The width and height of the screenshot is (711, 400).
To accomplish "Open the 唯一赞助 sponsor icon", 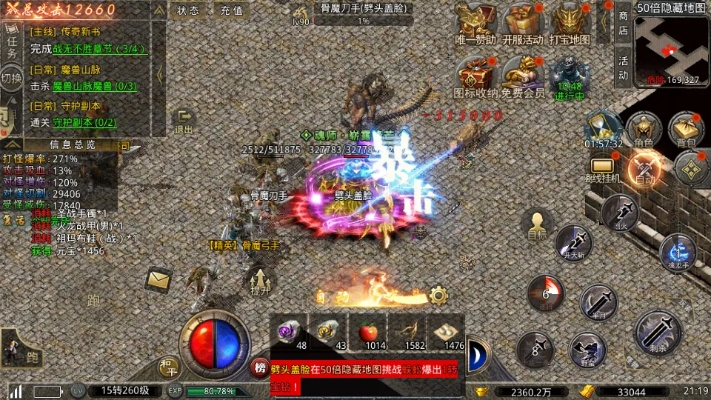I will tap(476, 21).
